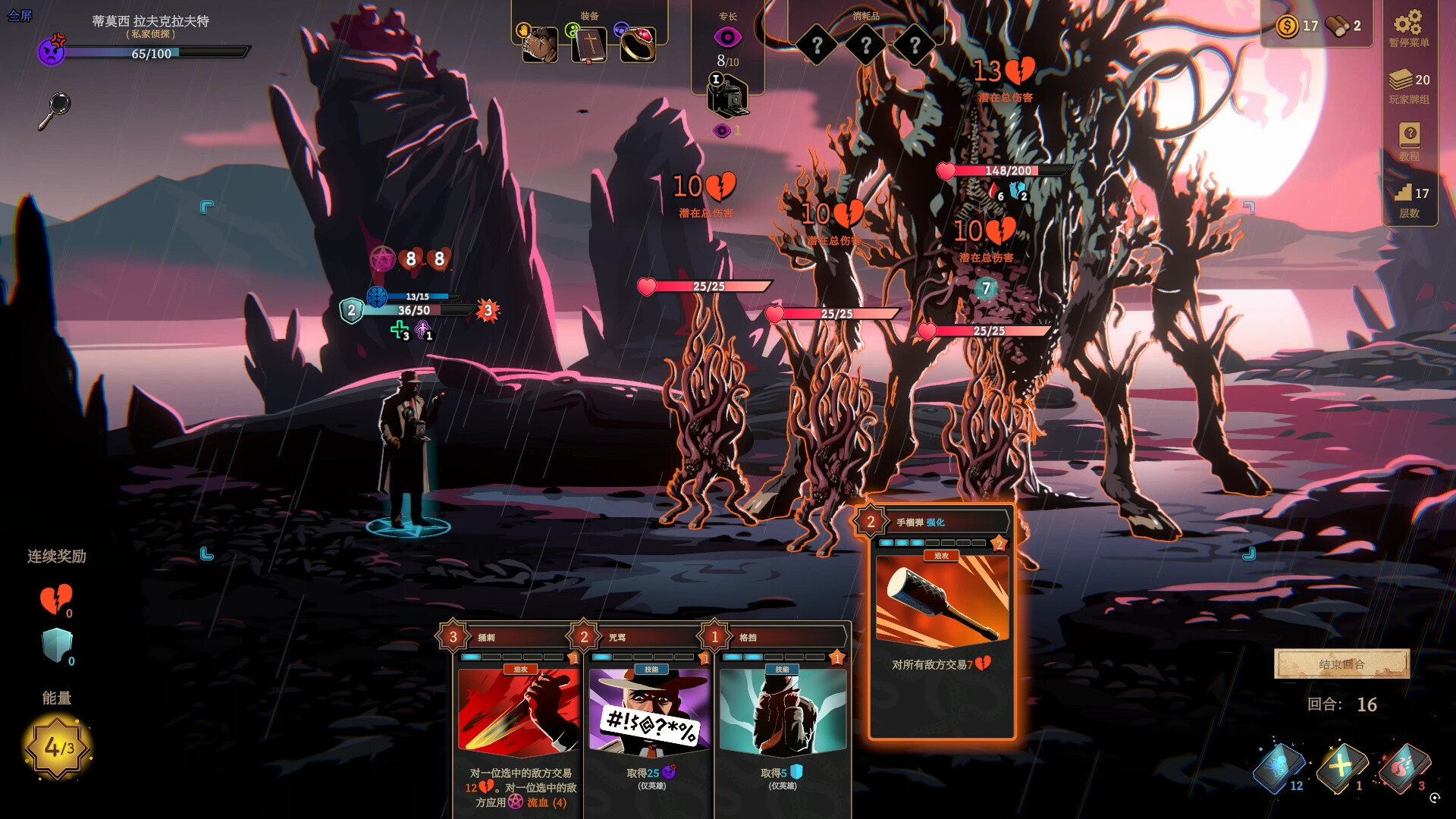Click the angry purple face sanity icon
Image resolution: width=1456 pixels, height=819 pixels.
pyautogui.click(x=52, y=52)
